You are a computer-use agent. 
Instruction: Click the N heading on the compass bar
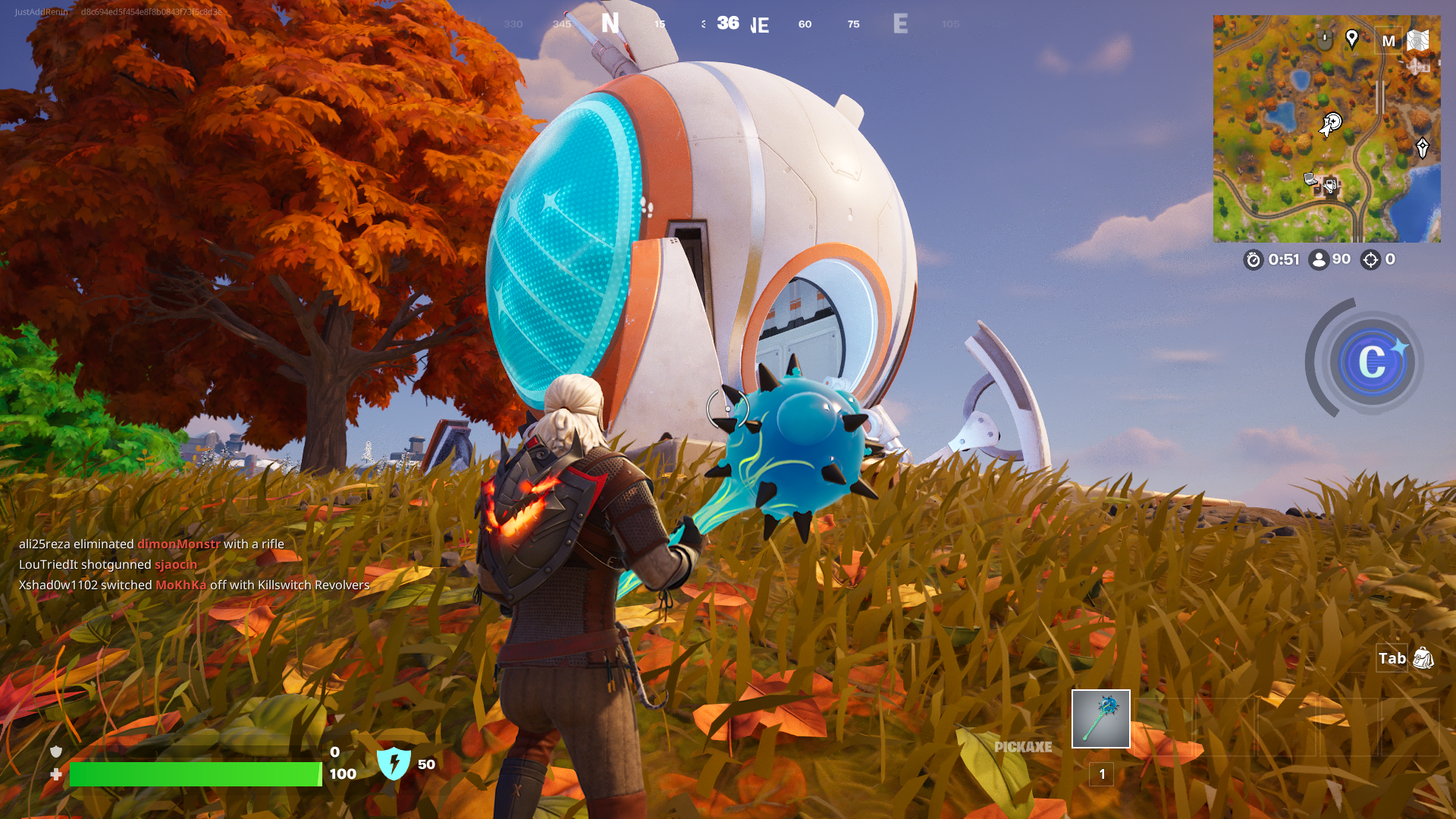[610, 24]
